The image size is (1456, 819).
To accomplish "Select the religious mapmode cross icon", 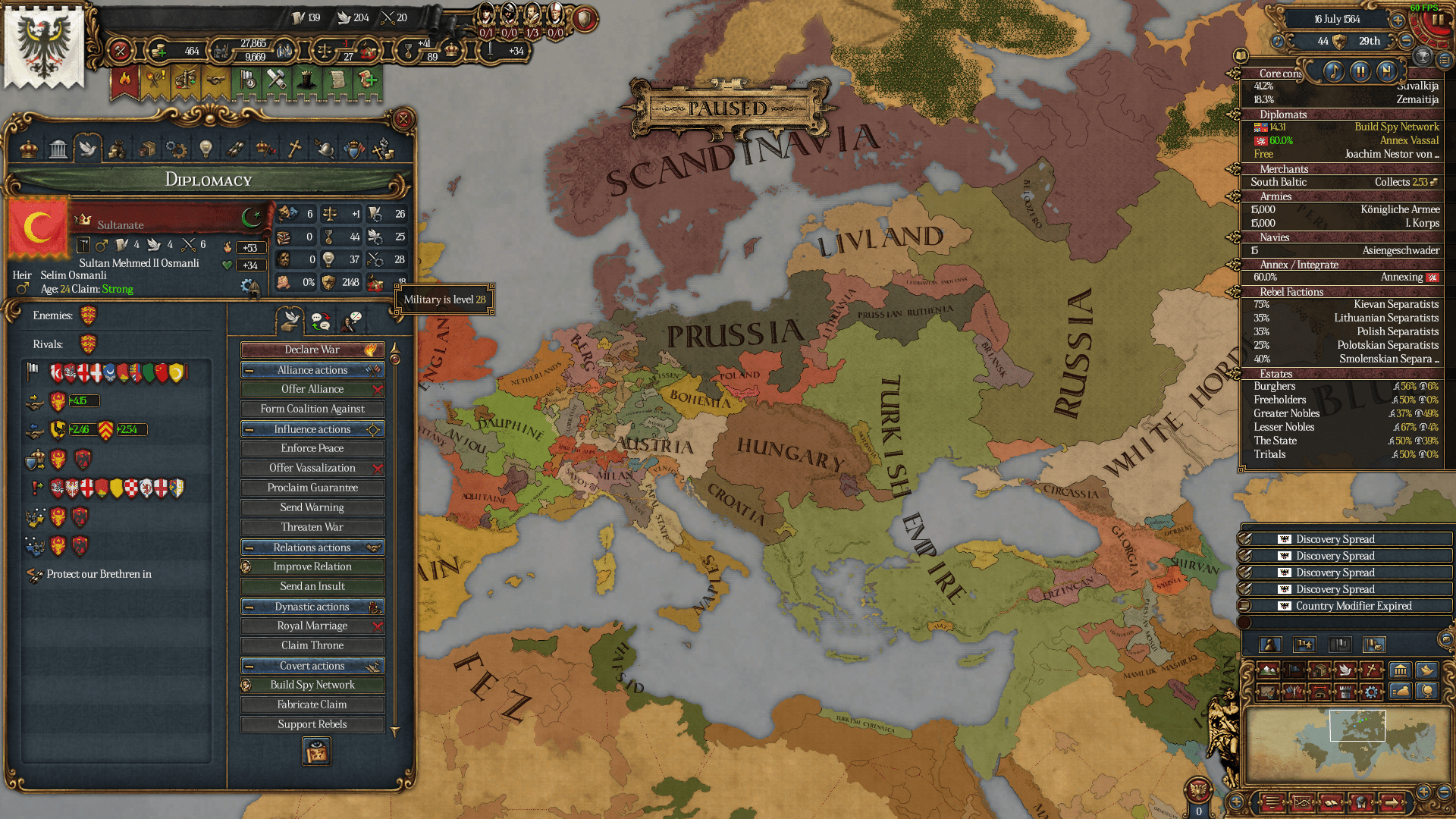I will pyautogui.click(x=1370, y=670).
